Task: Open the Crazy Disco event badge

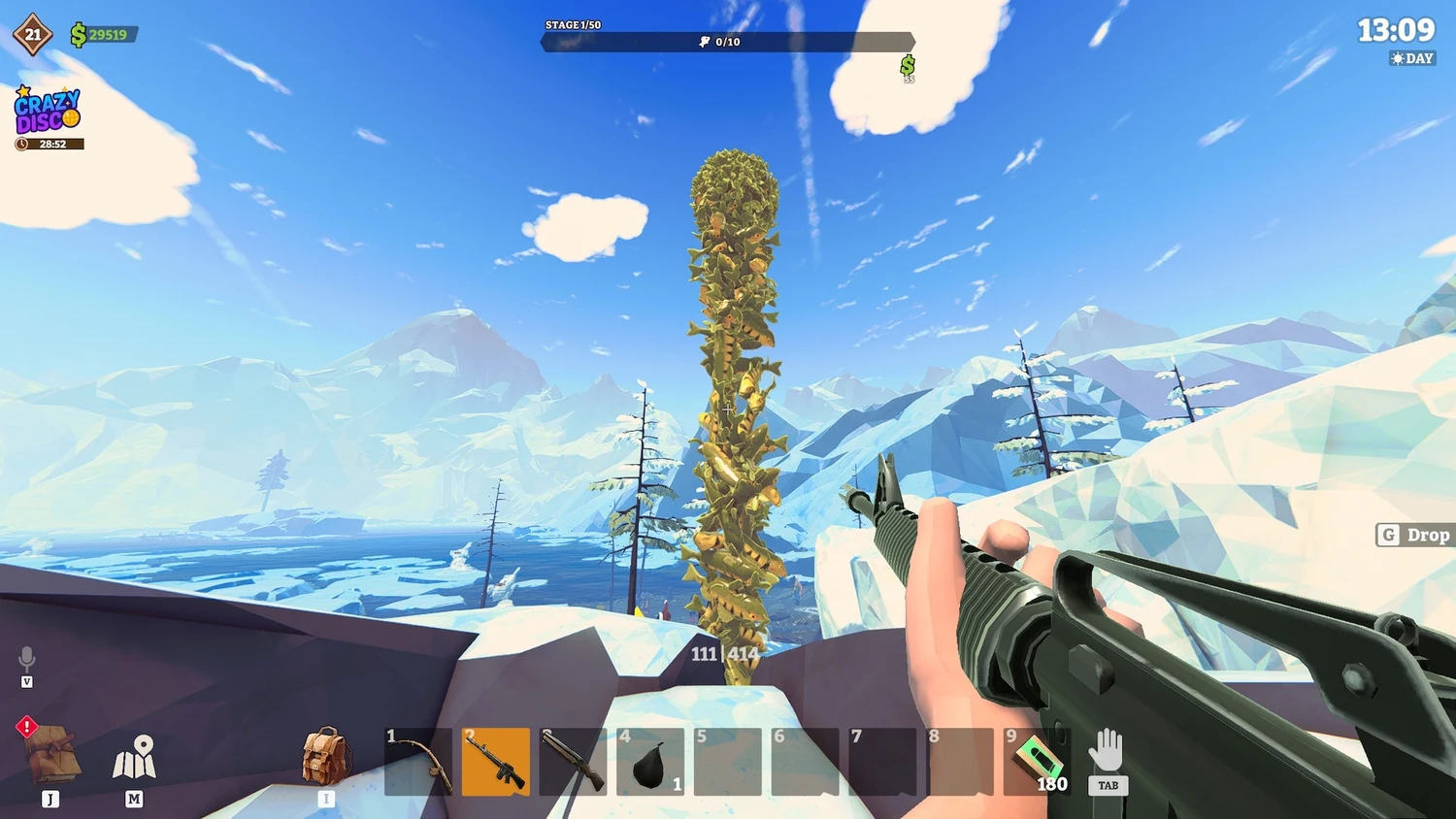Action: pyautogui.click(x=48, y=112)
